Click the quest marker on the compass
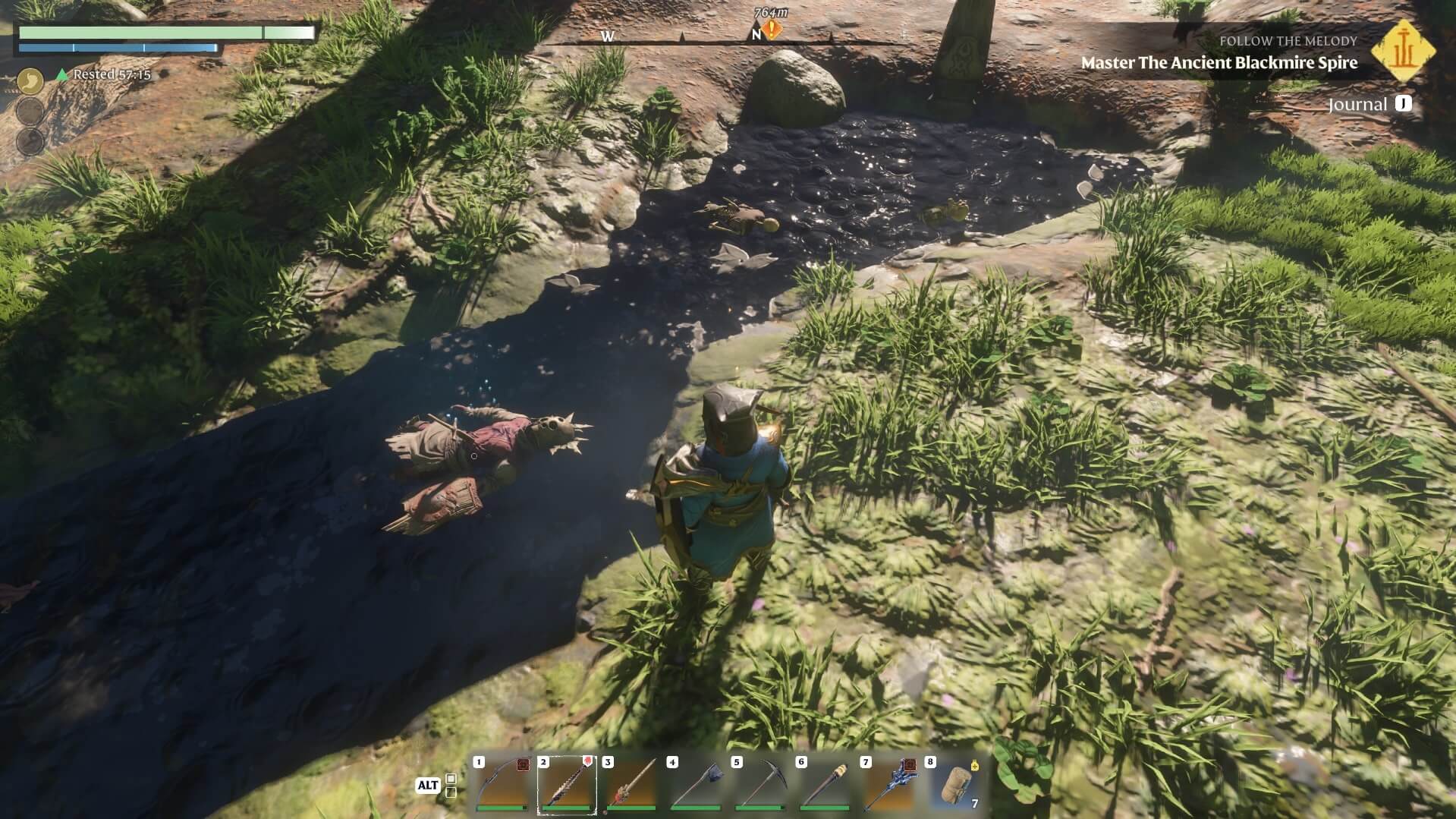1456x819 pixels. [772, 31]
